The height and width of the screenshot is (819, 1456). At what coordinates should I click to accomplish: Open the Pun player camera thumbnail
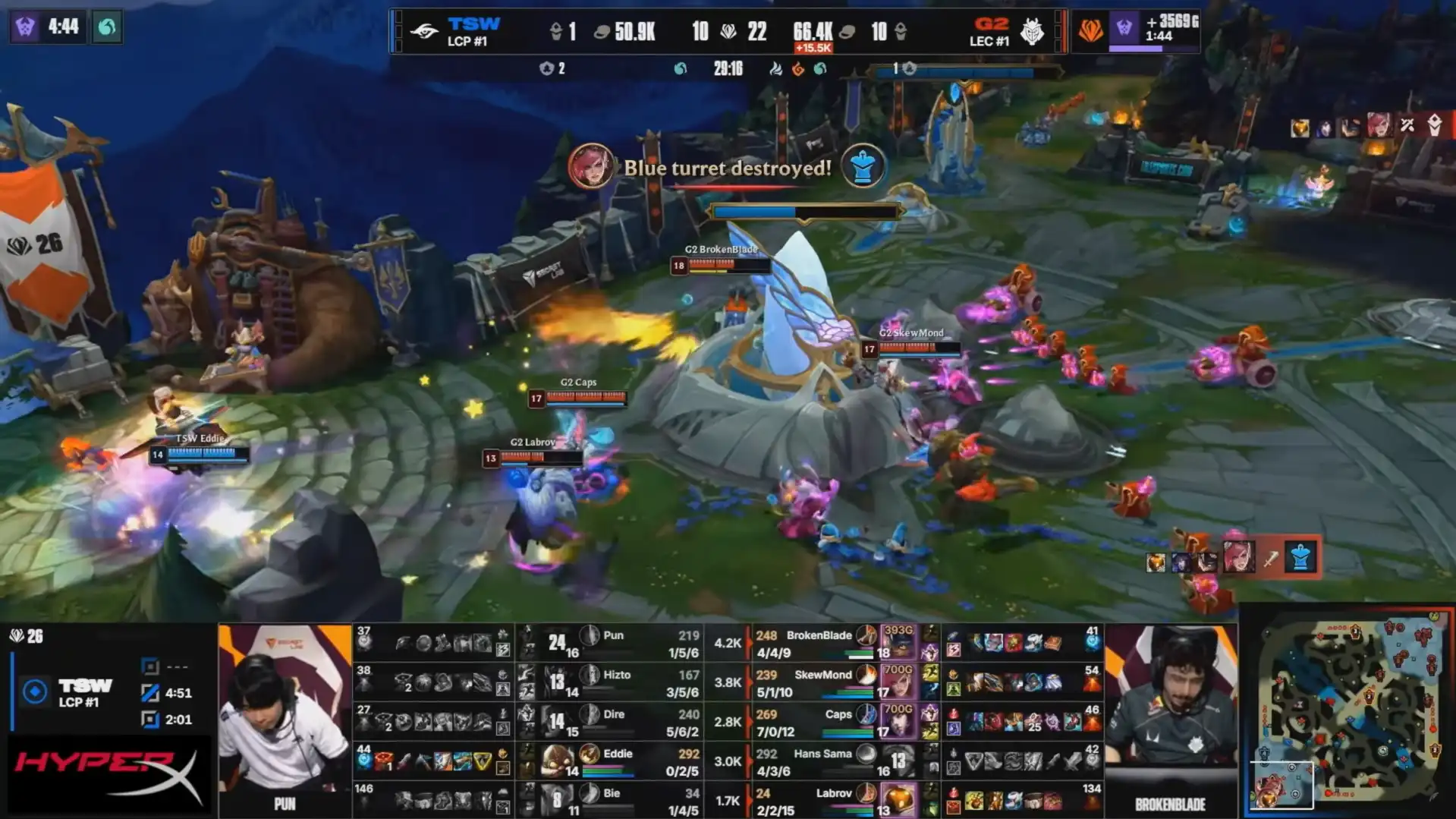[x=285, y=717]
